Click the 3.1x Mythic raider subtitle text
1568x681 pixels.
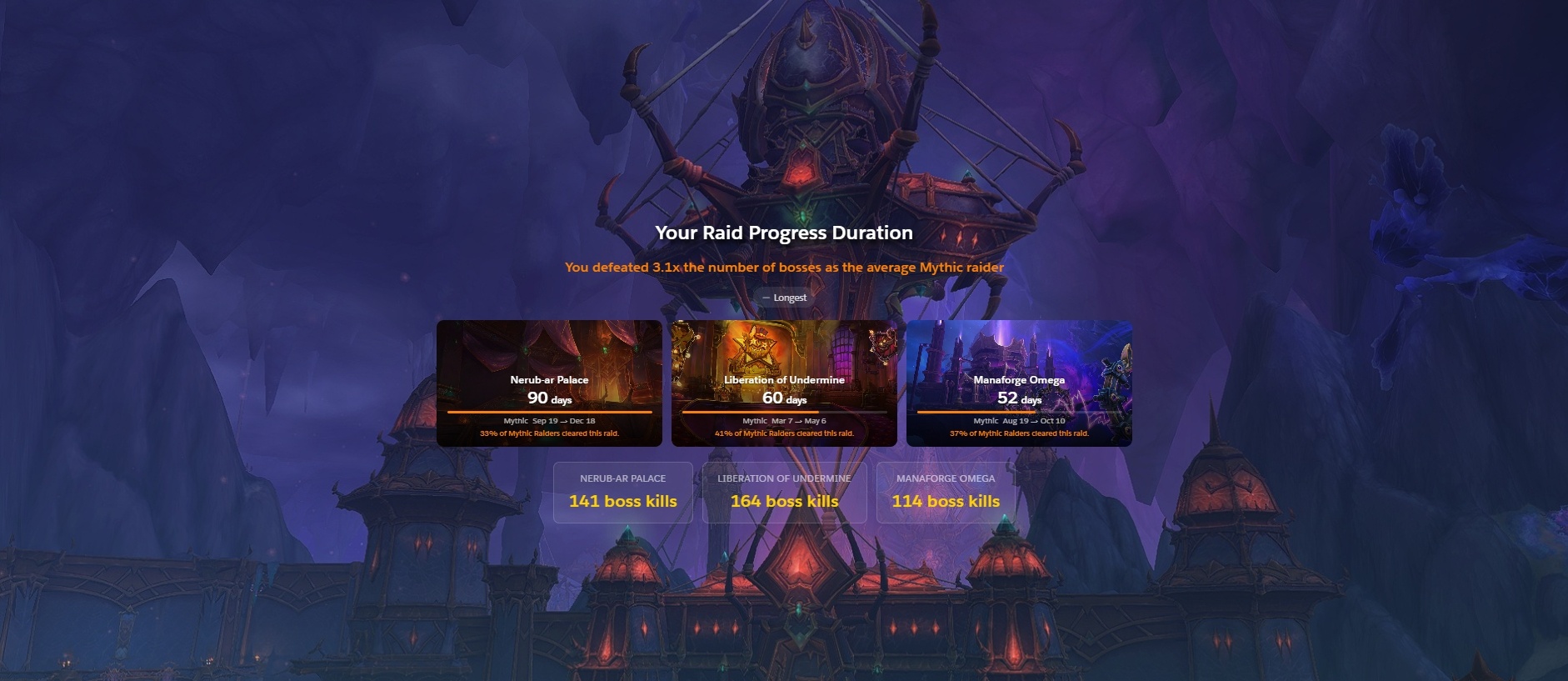pos(784,265)
